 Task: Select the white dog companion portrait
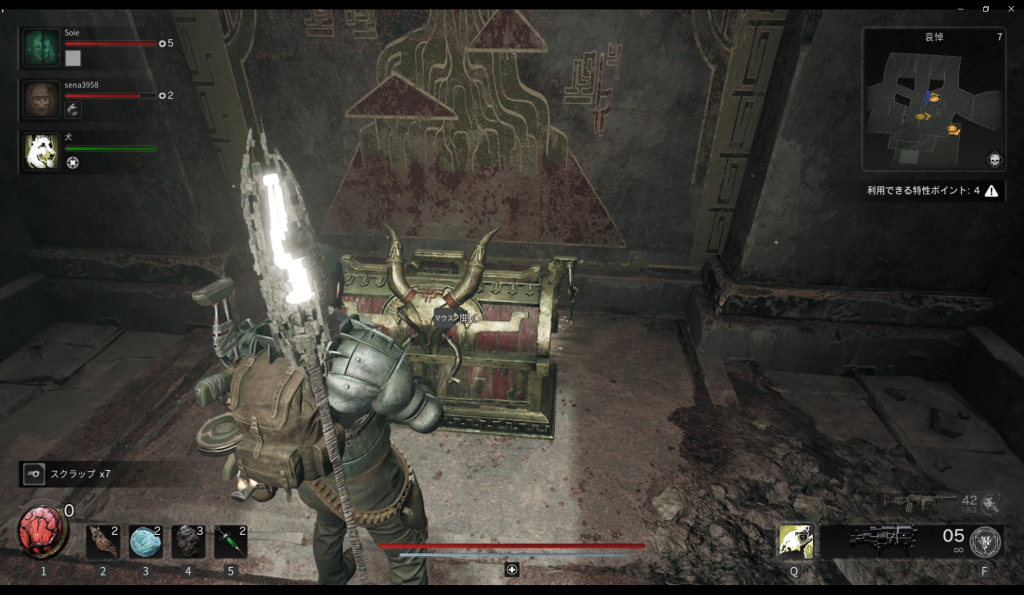[x=41, y=151]
